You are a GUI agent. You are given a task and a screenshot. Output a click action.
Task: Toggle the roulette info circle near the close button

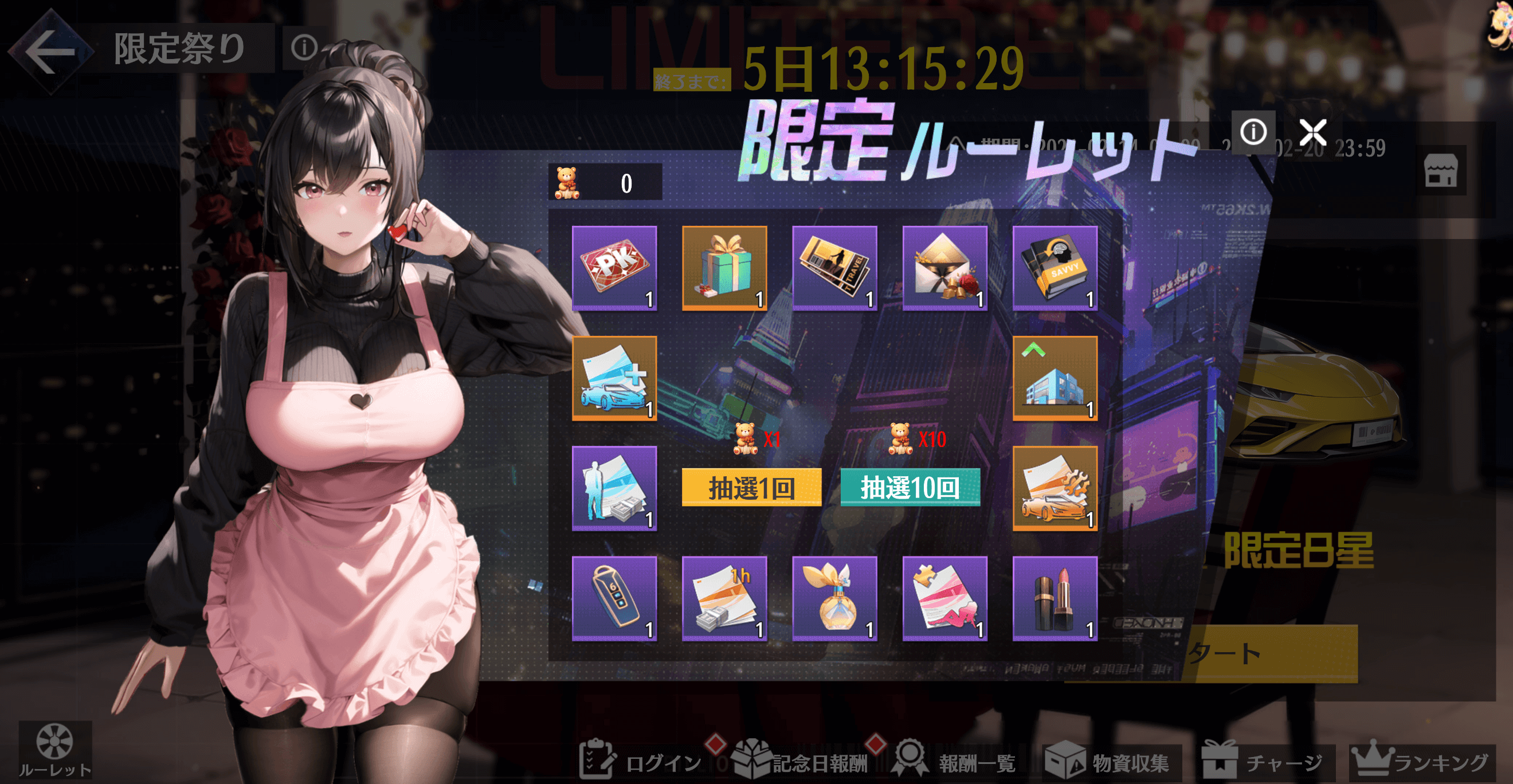(1254, 133)
